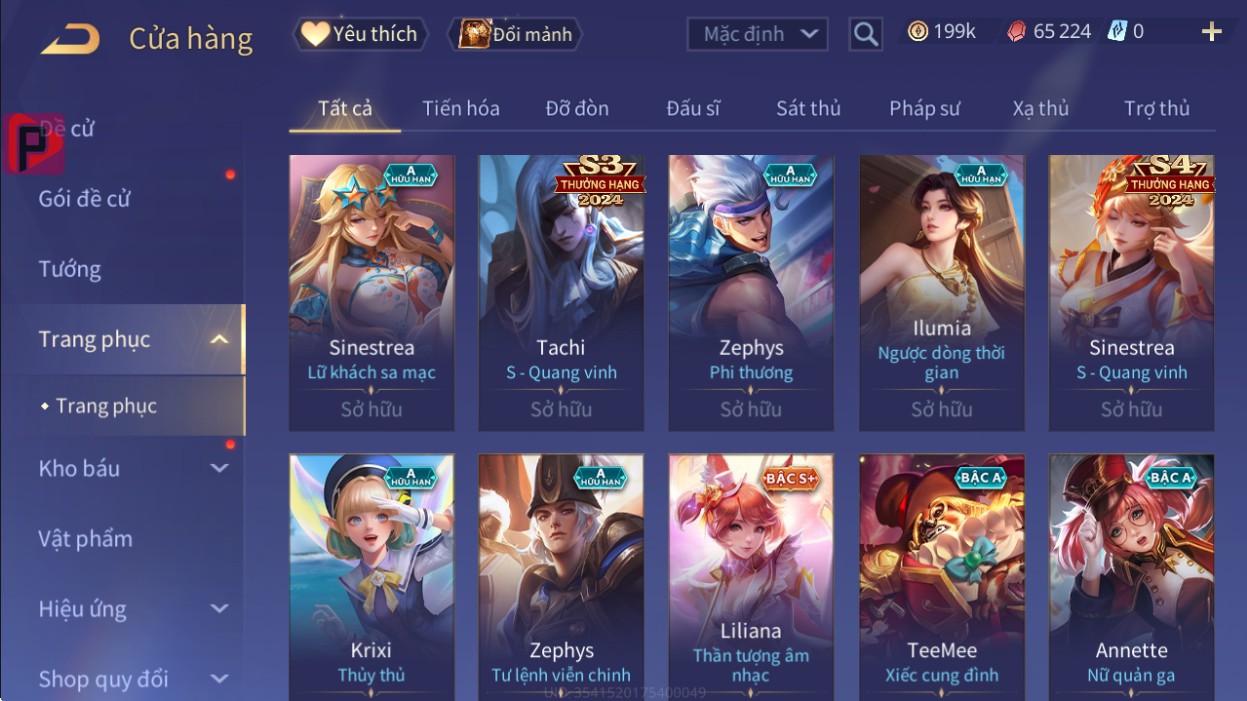
Task: Open the Tướng heroes section
Action: 70,269
